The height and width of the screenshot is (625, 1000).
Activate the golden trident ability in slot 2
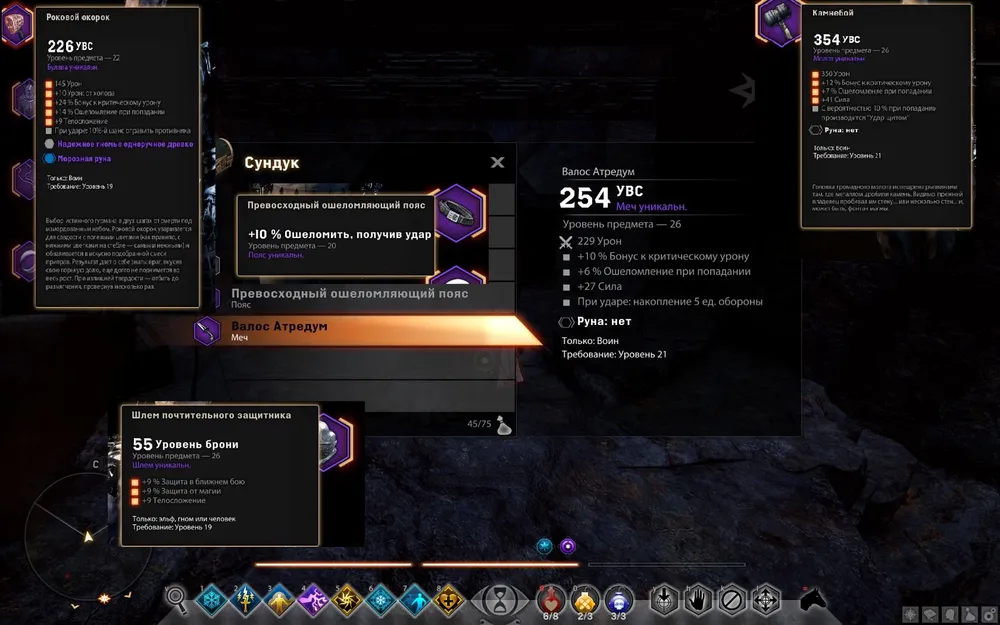pos(245,599)
